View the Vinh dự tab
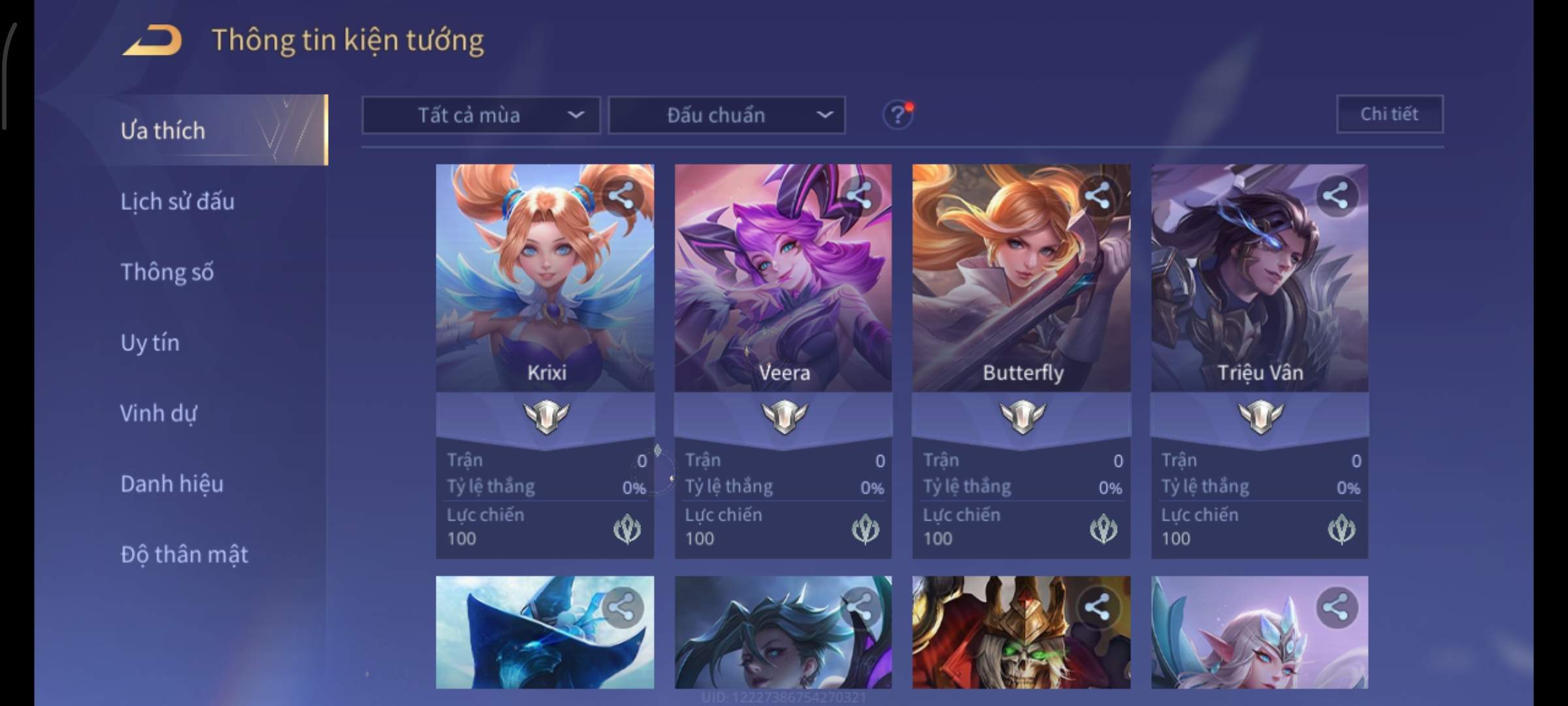The width and height of the screenshot is (1568, 706). 158,413
